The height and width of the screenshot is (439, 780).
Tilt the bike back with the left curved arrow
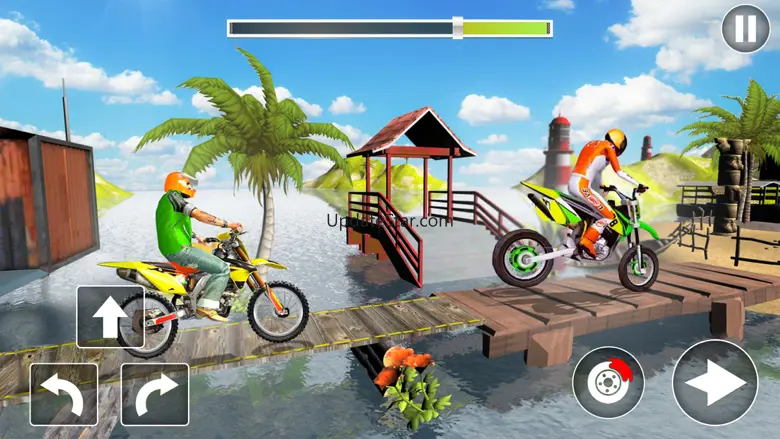(x=64, y=394)
